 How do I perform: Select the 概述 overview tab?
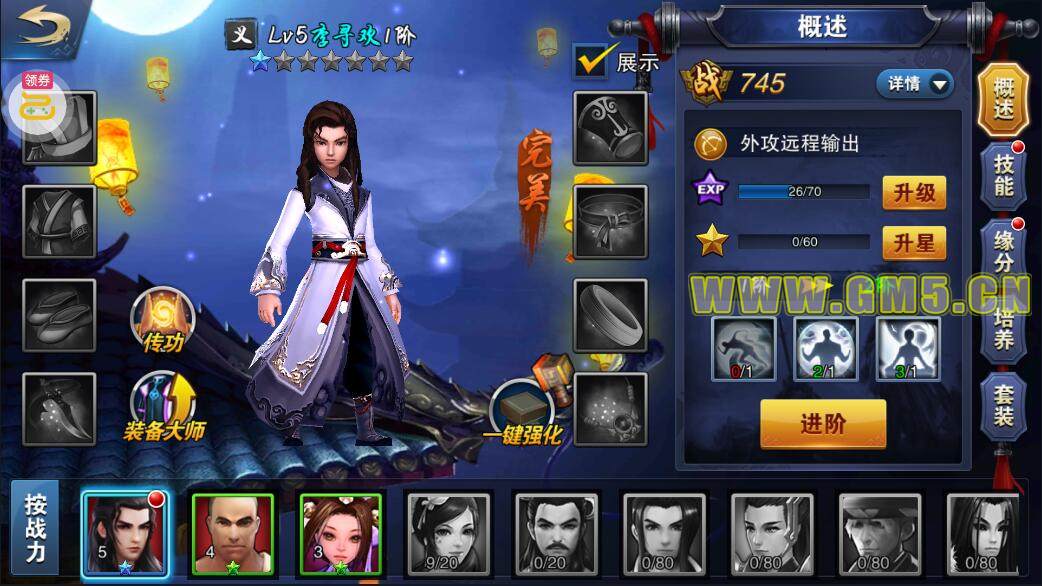click(x=1003, y=99)
